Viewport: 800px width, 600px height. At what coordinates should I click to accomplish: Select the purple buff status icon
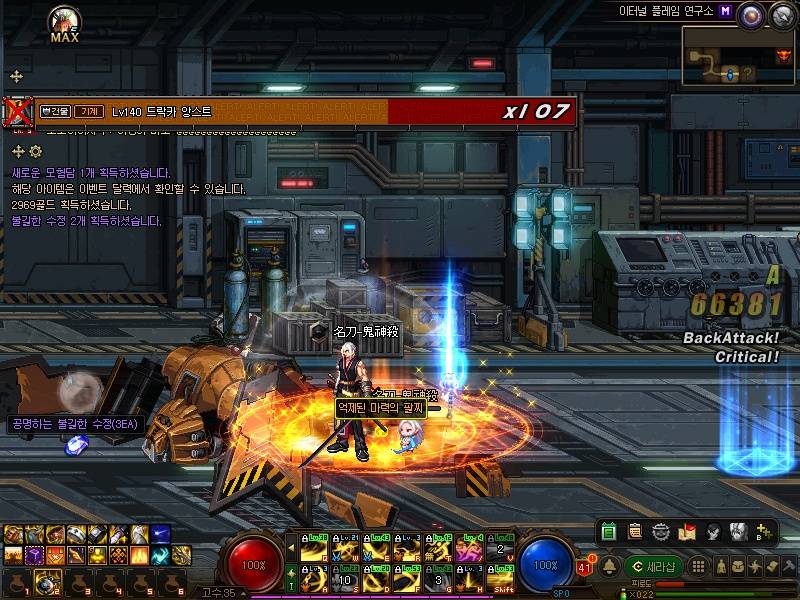33,555
